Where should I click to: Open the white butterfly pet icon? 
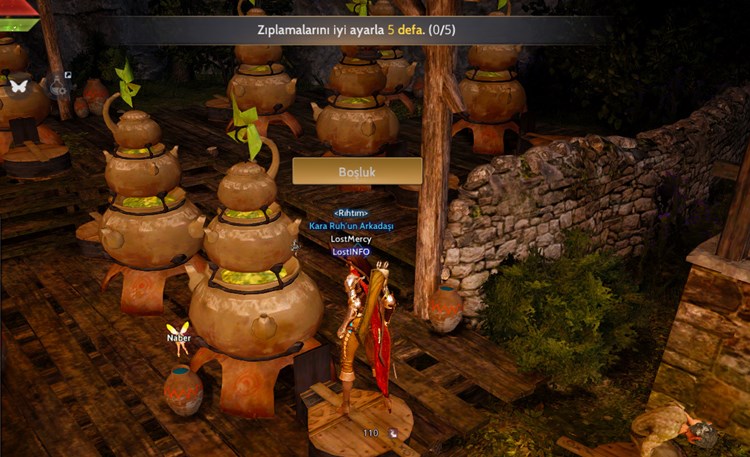point(18,87)
